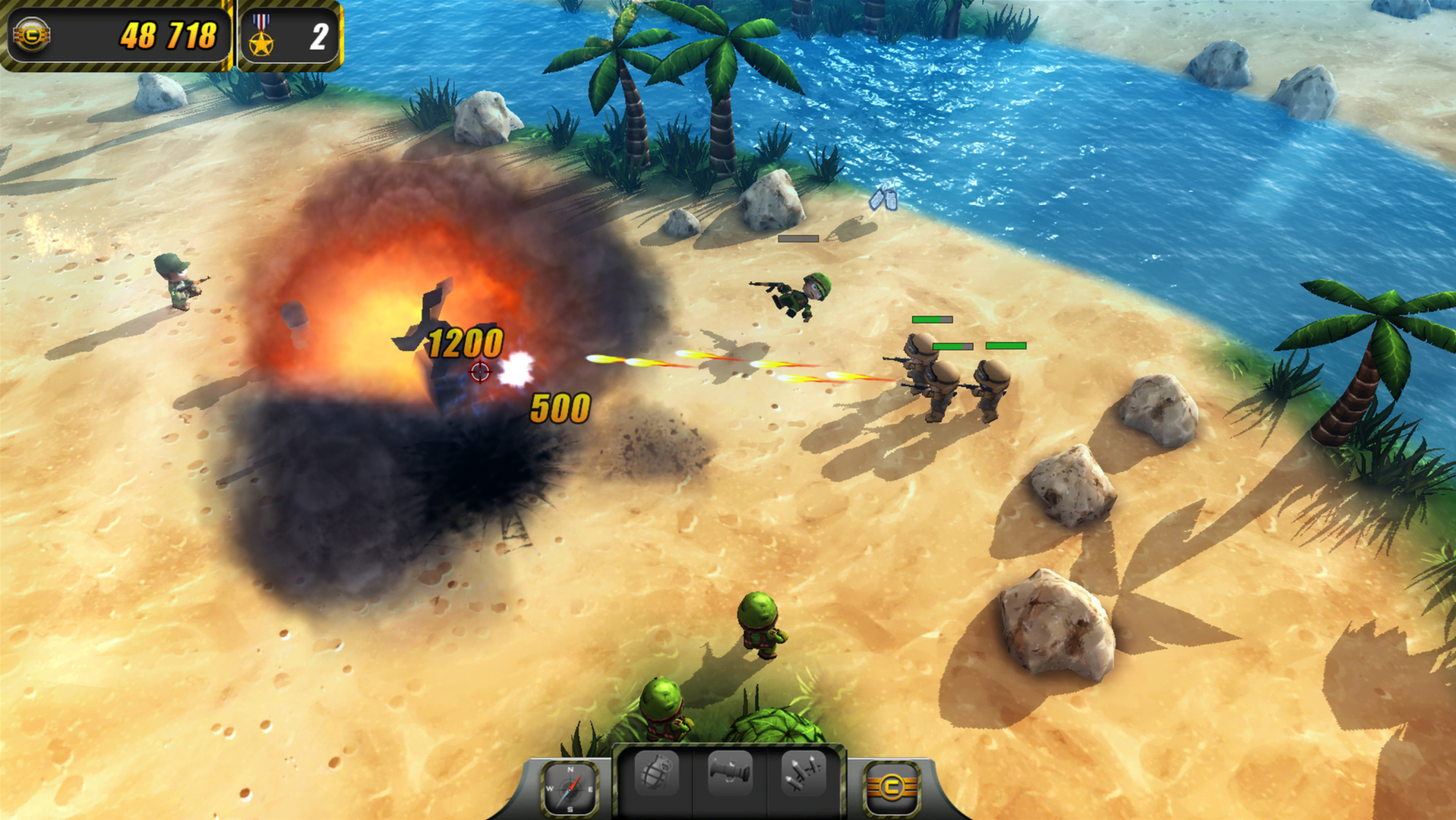Activate the missile airstrike icon
This screenshot has height=820, width=1456.
(x=804, y=774)
